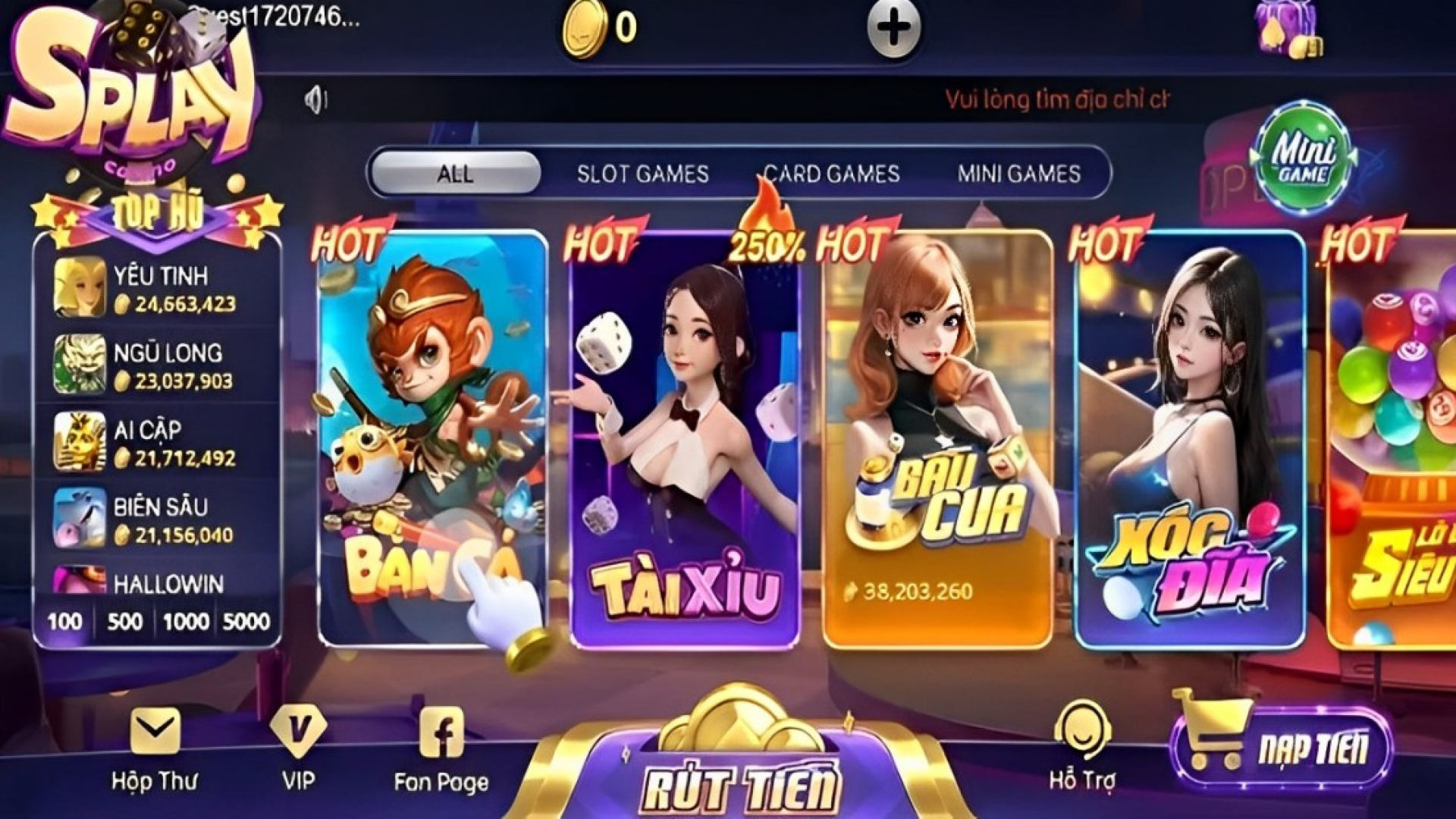The image size is (1456, 819).
Task: Play the Bầu Cua game card
Action: (937, 440)
